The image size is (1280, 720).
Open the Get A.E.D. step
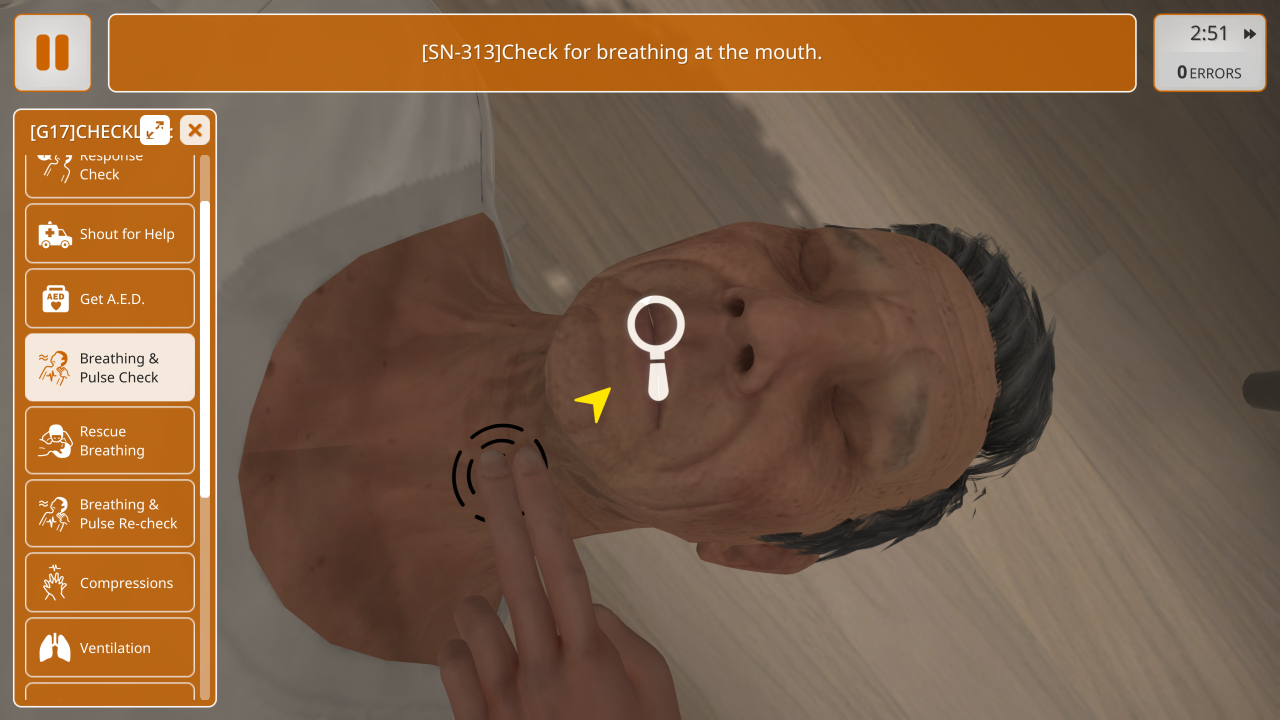tap(110, 299)
